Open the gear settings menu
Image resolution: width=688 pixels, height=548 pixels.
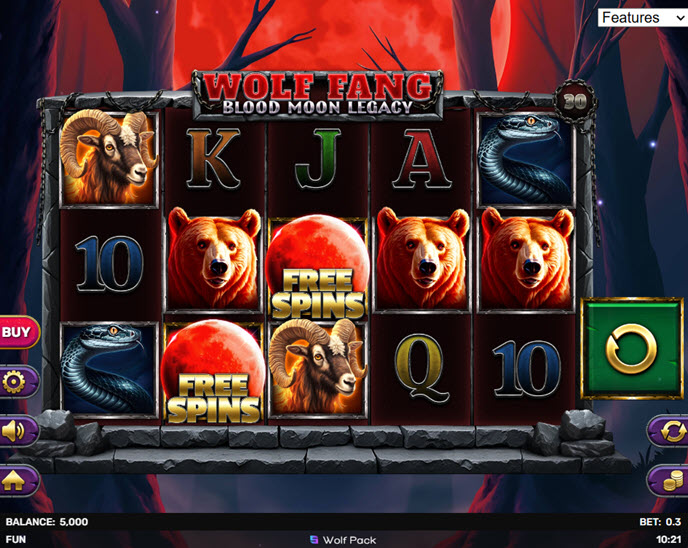pyautogui.click(x=17, y=381)
